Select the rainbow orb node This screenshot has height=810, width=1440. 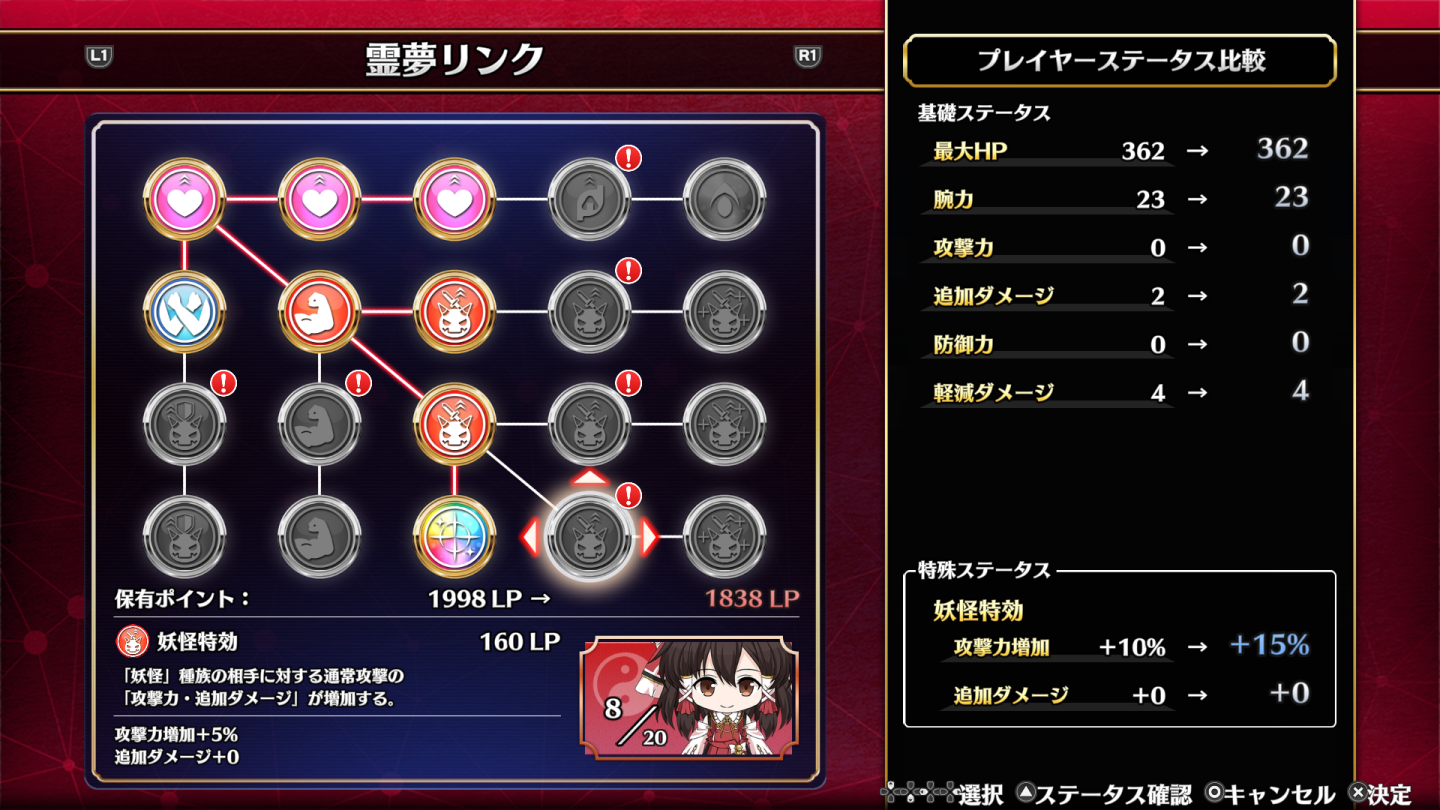(453, 537)
